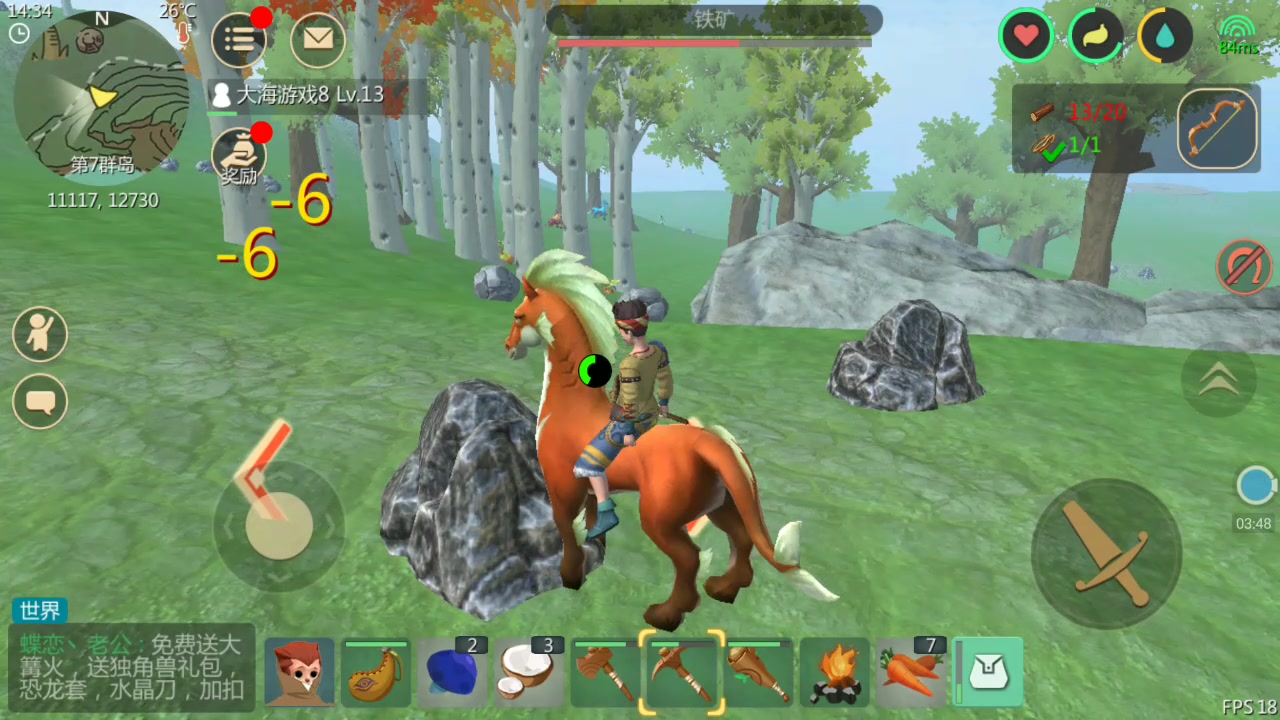Open the mail envelope icon

pos(318,40)
